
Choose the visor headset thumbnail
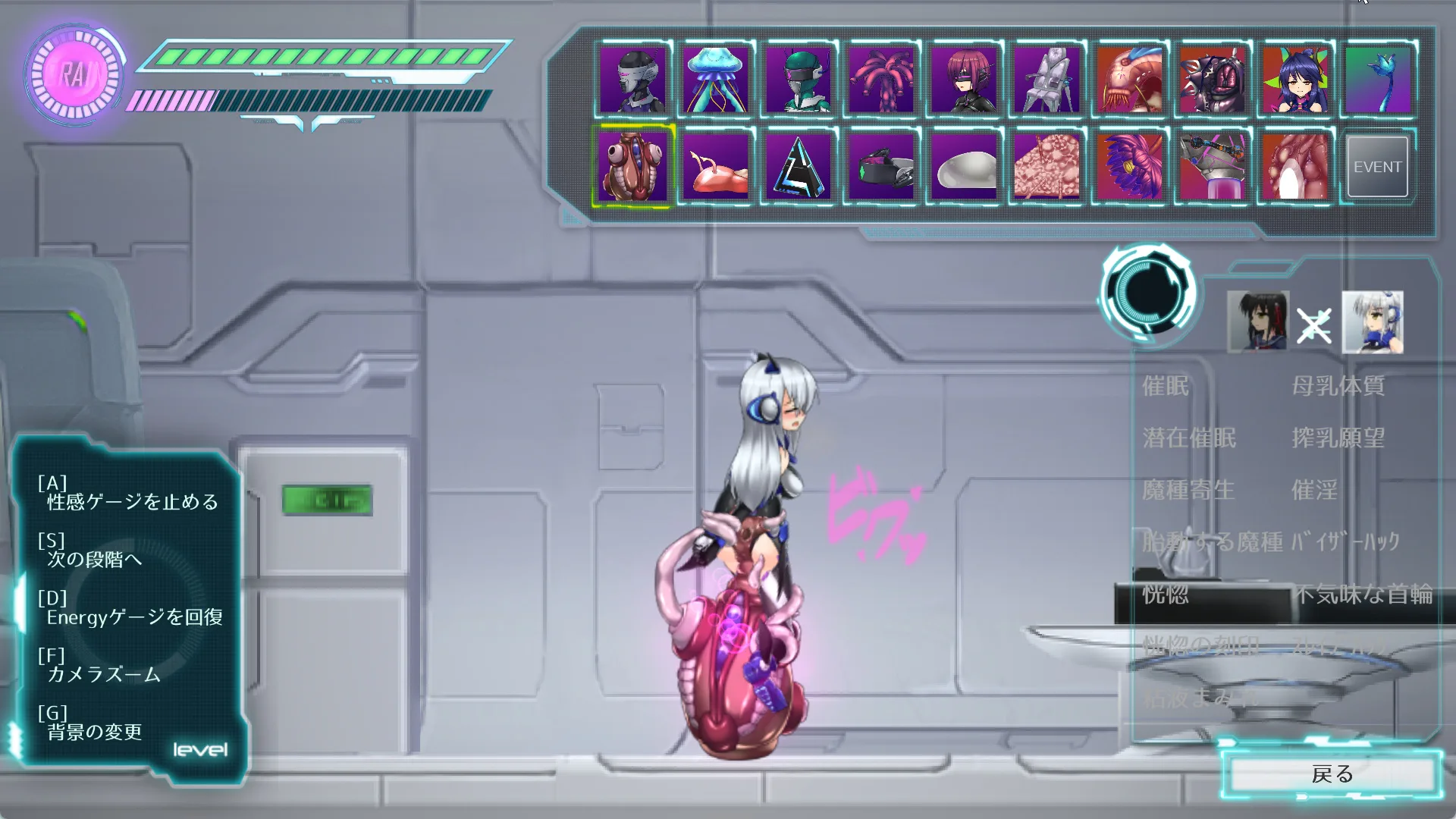point(880,167)
